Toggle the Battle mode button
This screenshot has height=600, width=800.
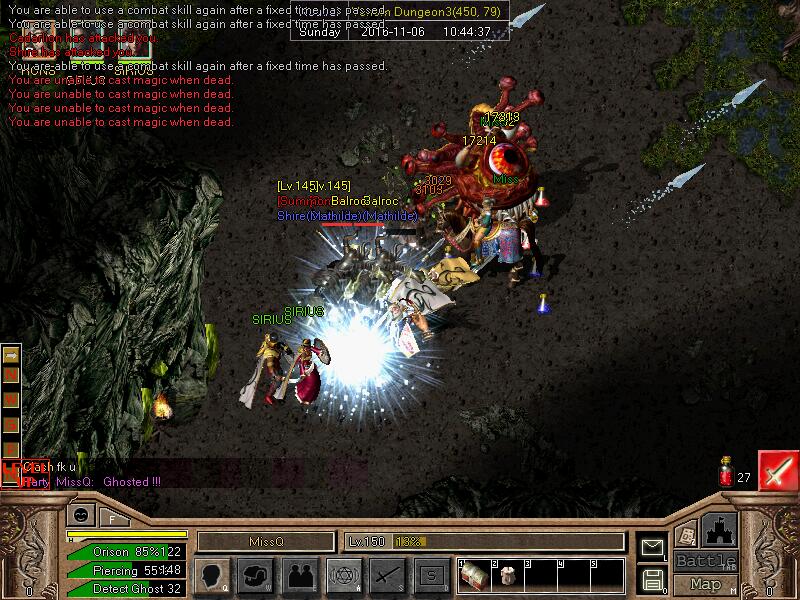(x=705, y=561)
